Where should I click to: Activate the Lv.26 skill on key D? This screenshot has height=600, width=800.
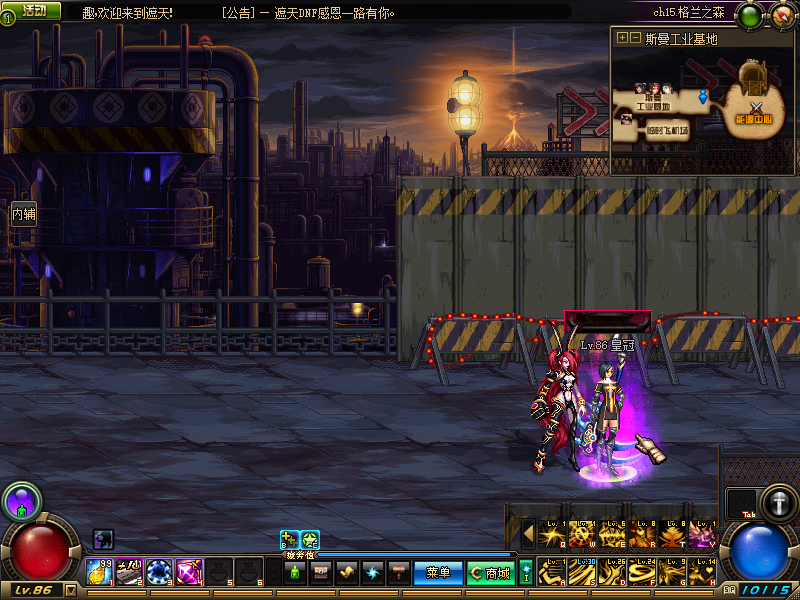pos(612,572)
